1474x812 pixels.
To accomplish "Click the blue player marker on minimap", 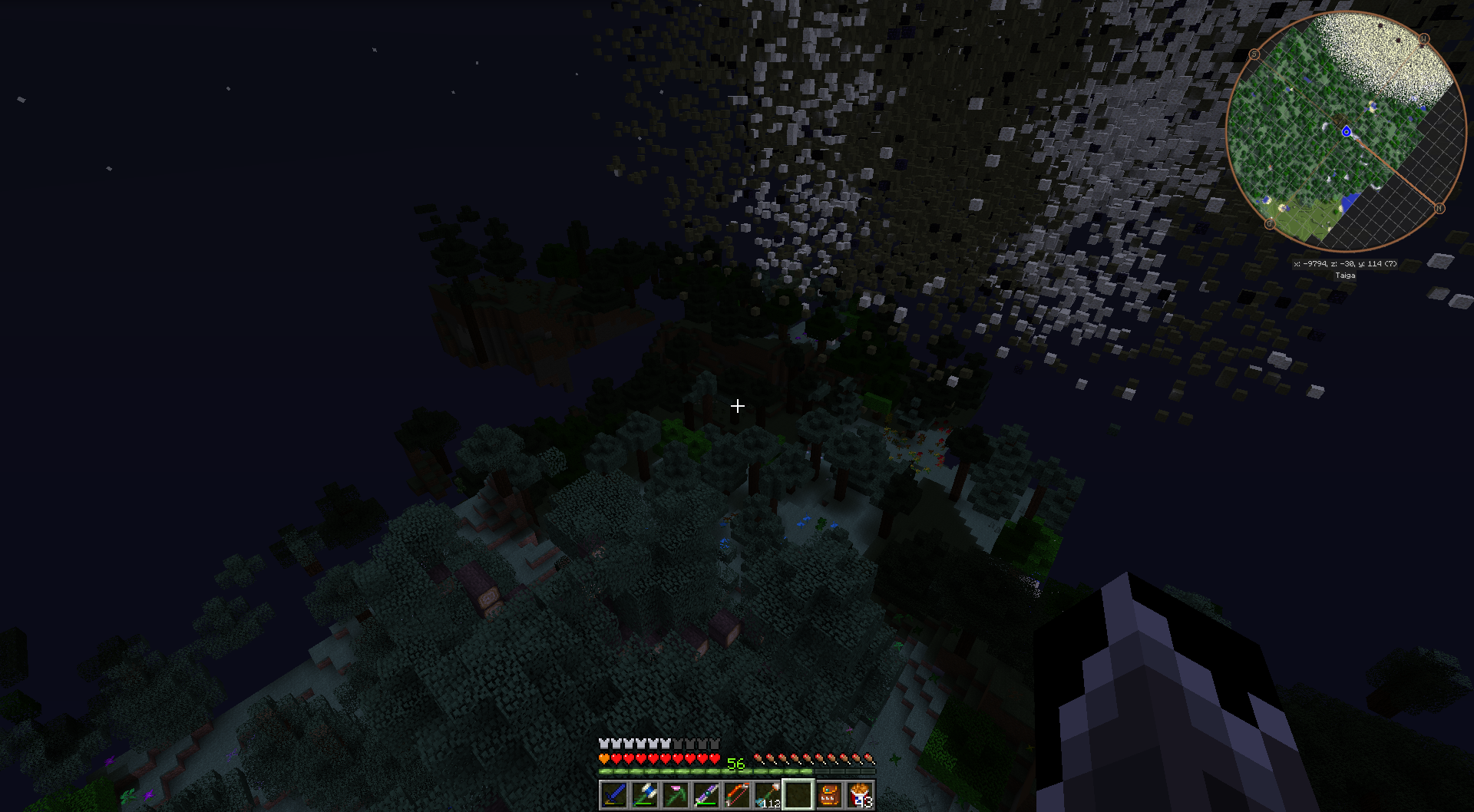I will pos(1347,132).
